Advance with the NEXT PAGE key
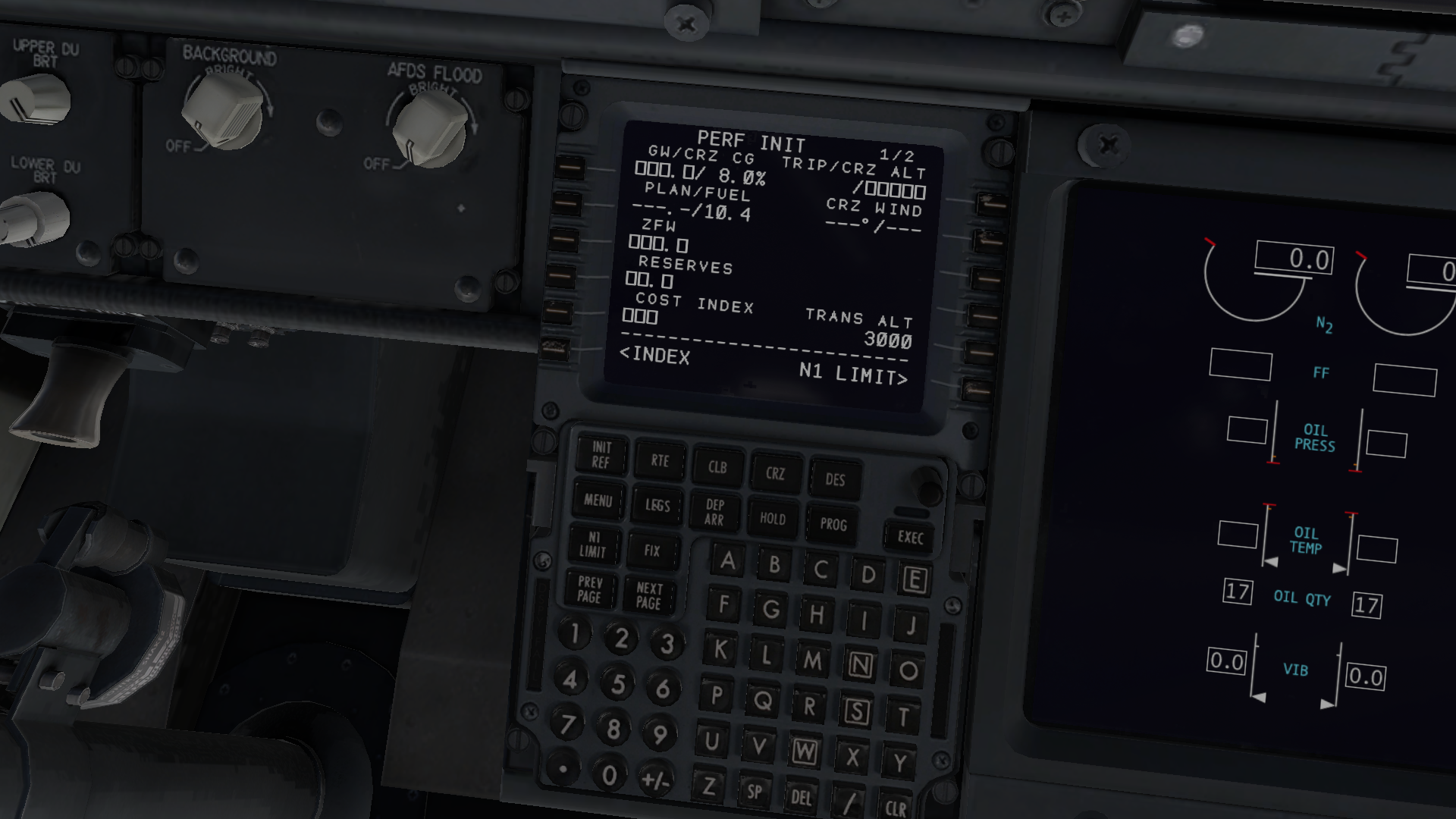 (x=649, y=596)
